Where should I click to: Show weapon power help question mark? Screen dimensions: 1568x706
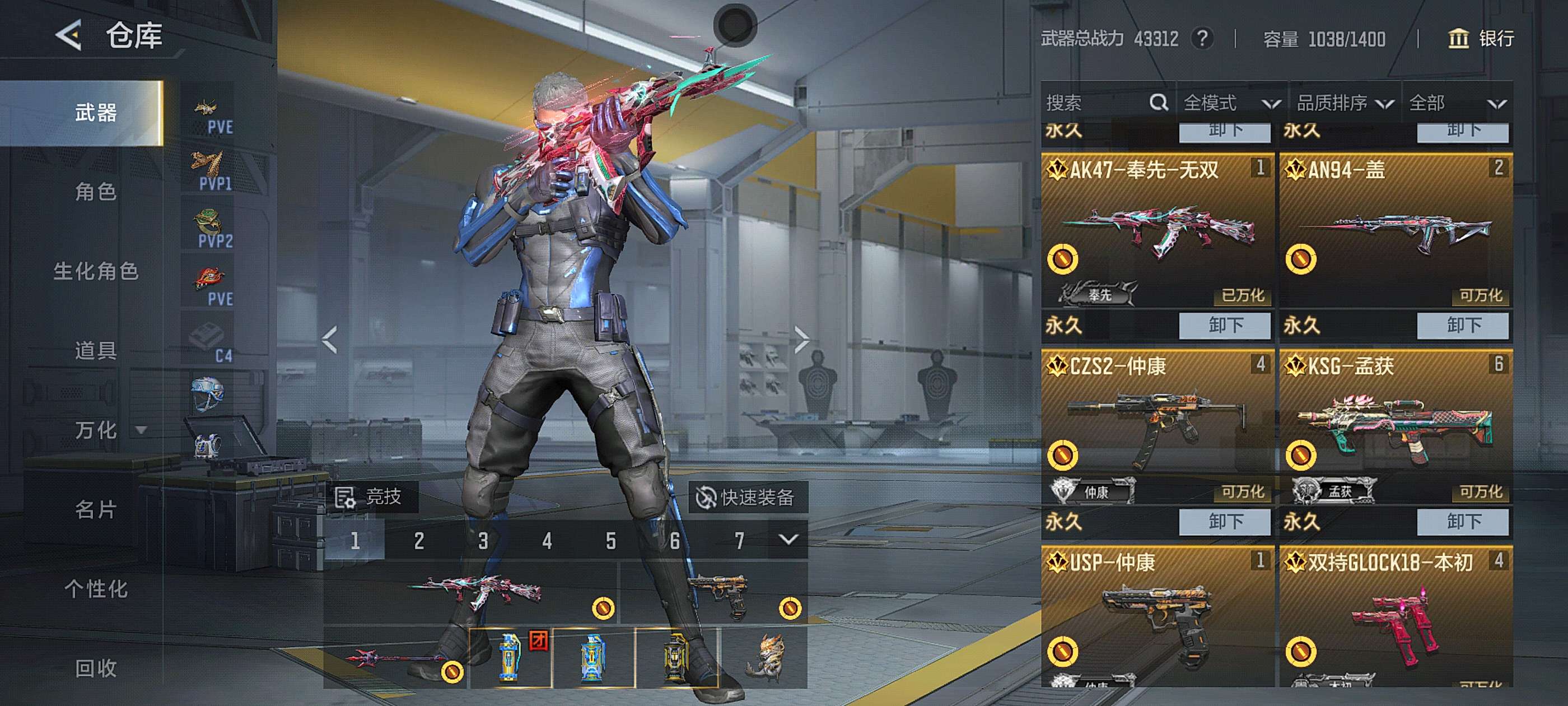(1202, 38)
